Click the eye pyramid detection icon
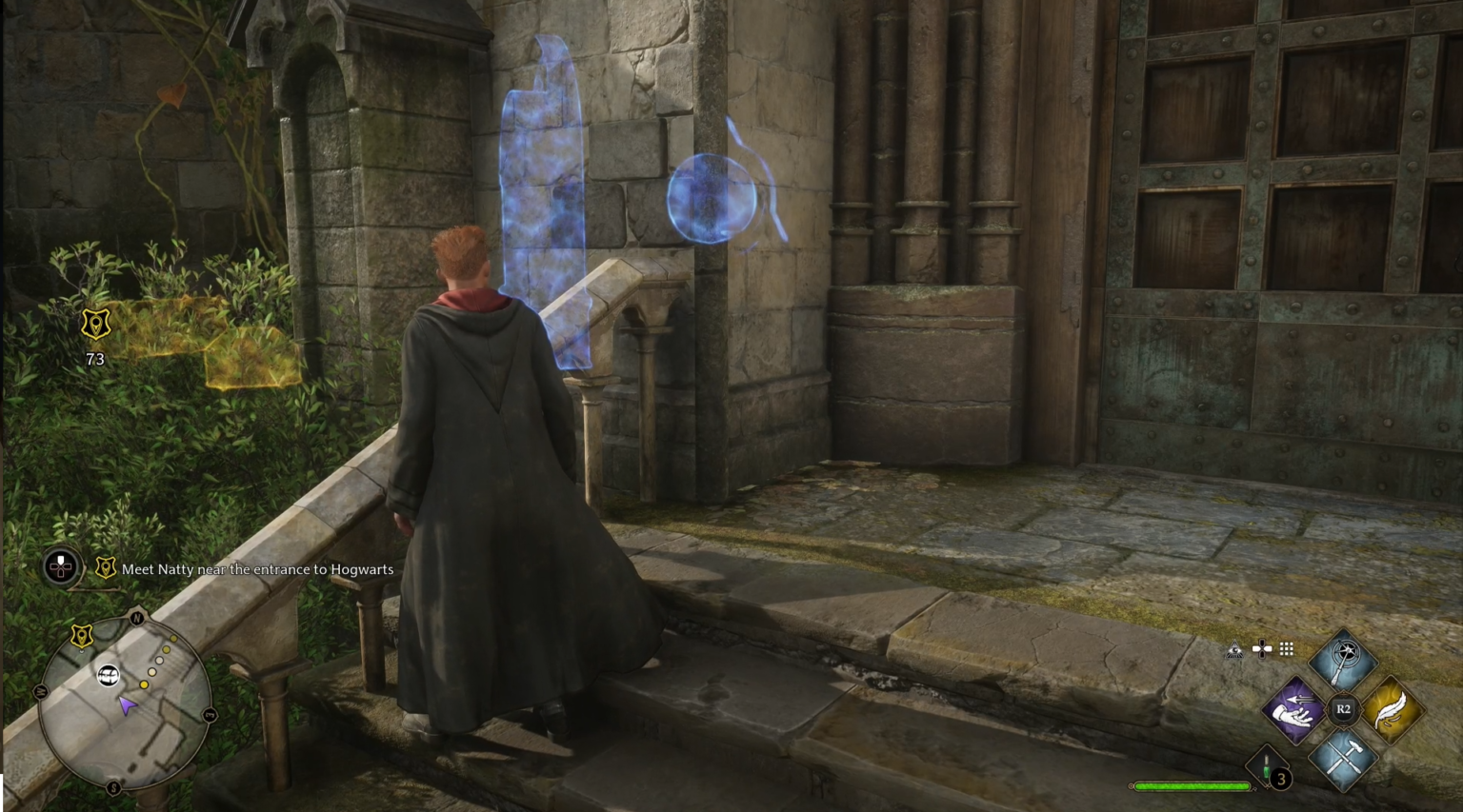Screen dimensions: 1463x812 [x=1234, y=649]
